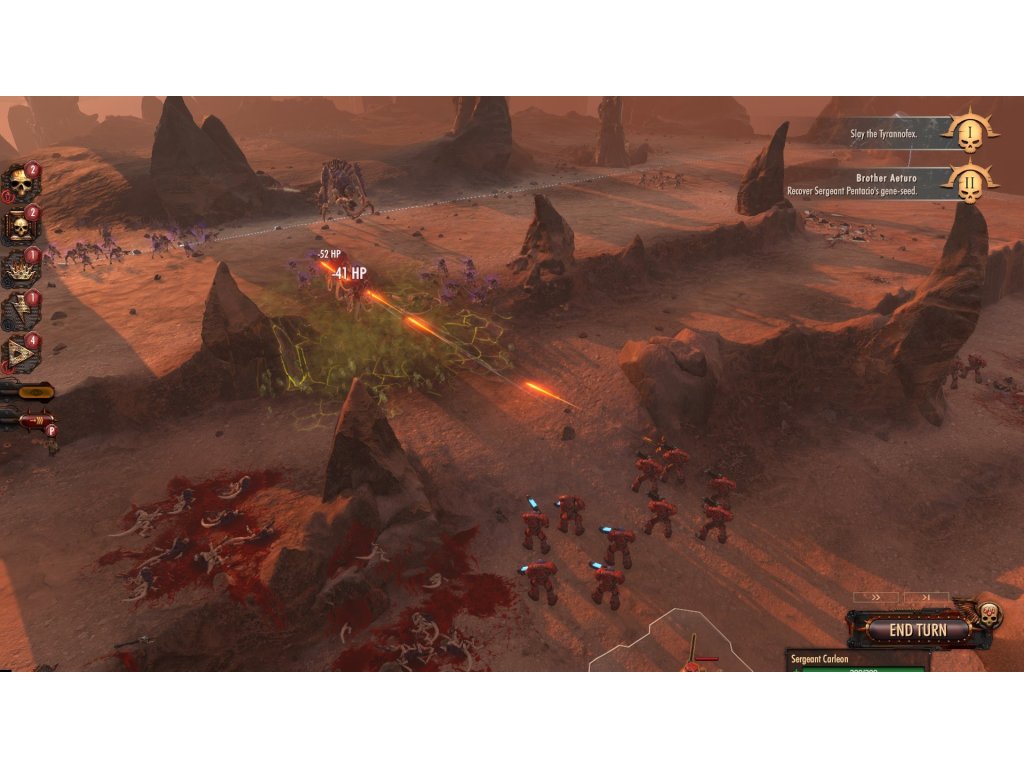1024x768 pixels.
Task: End the current turn
Action: (917, 630)
